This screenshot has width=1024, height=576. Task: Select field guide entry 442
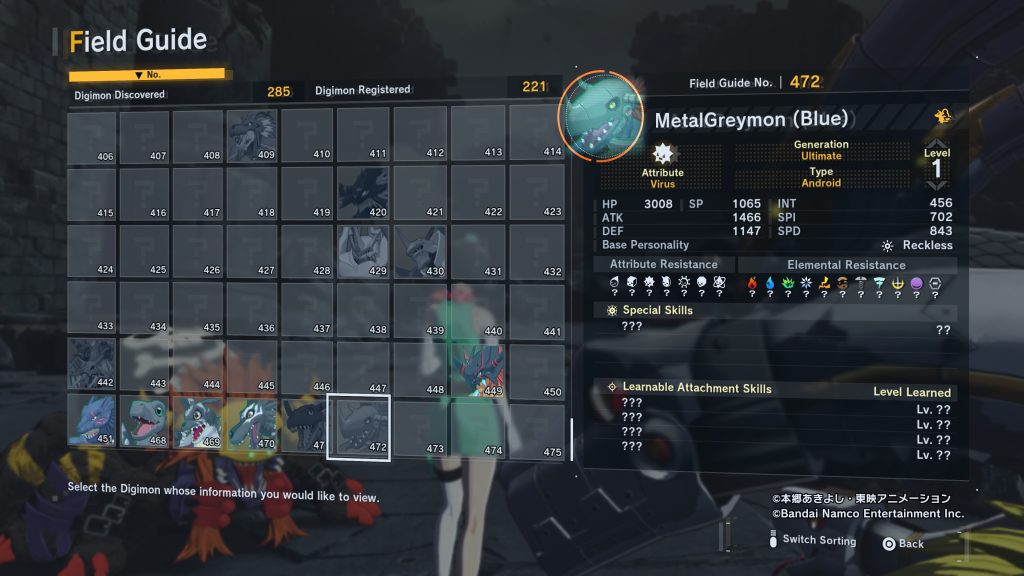tap(92, 364)
